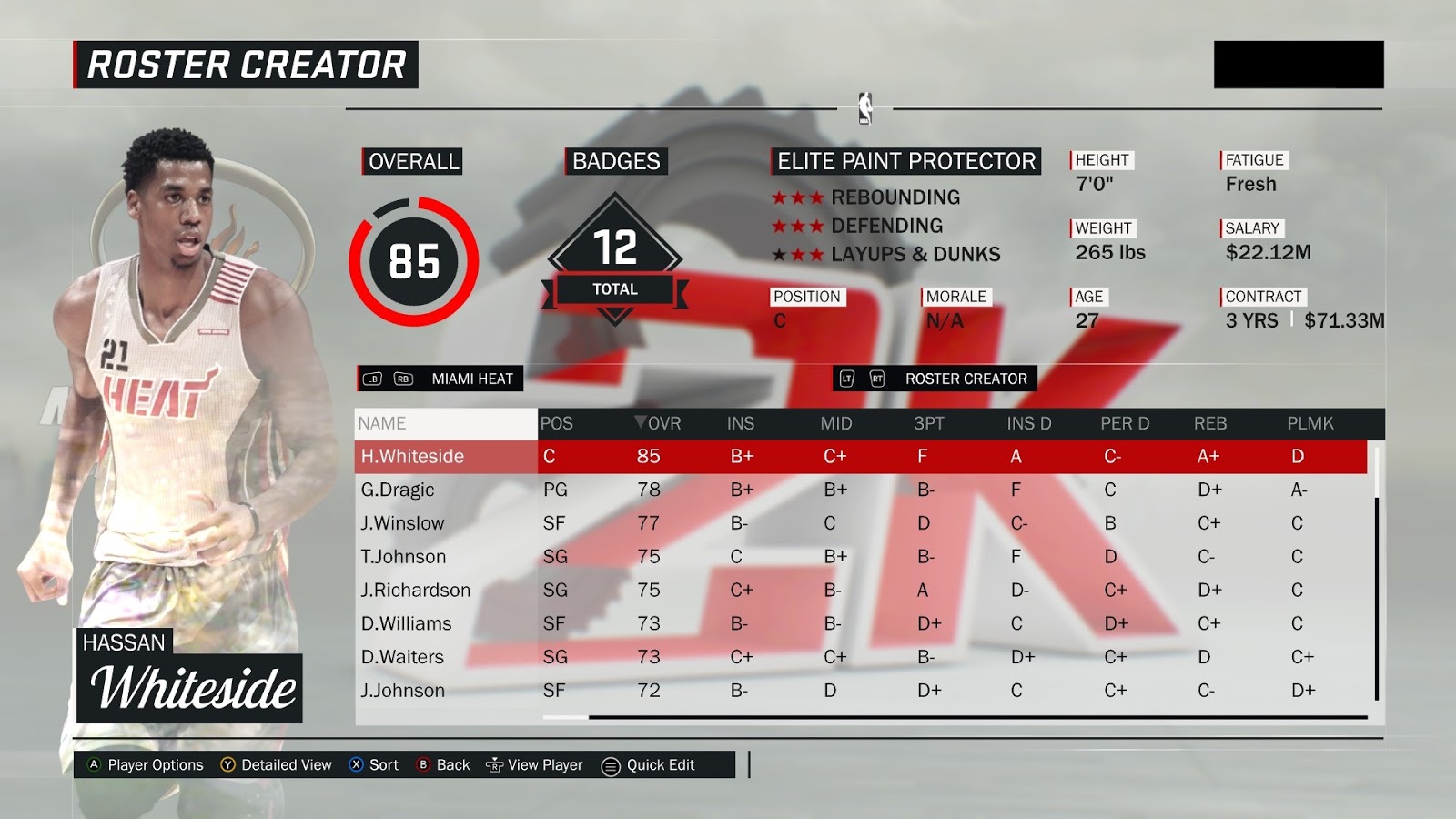
Task: Click the Hassan Whiteside name plate
Action: (189, 674)
